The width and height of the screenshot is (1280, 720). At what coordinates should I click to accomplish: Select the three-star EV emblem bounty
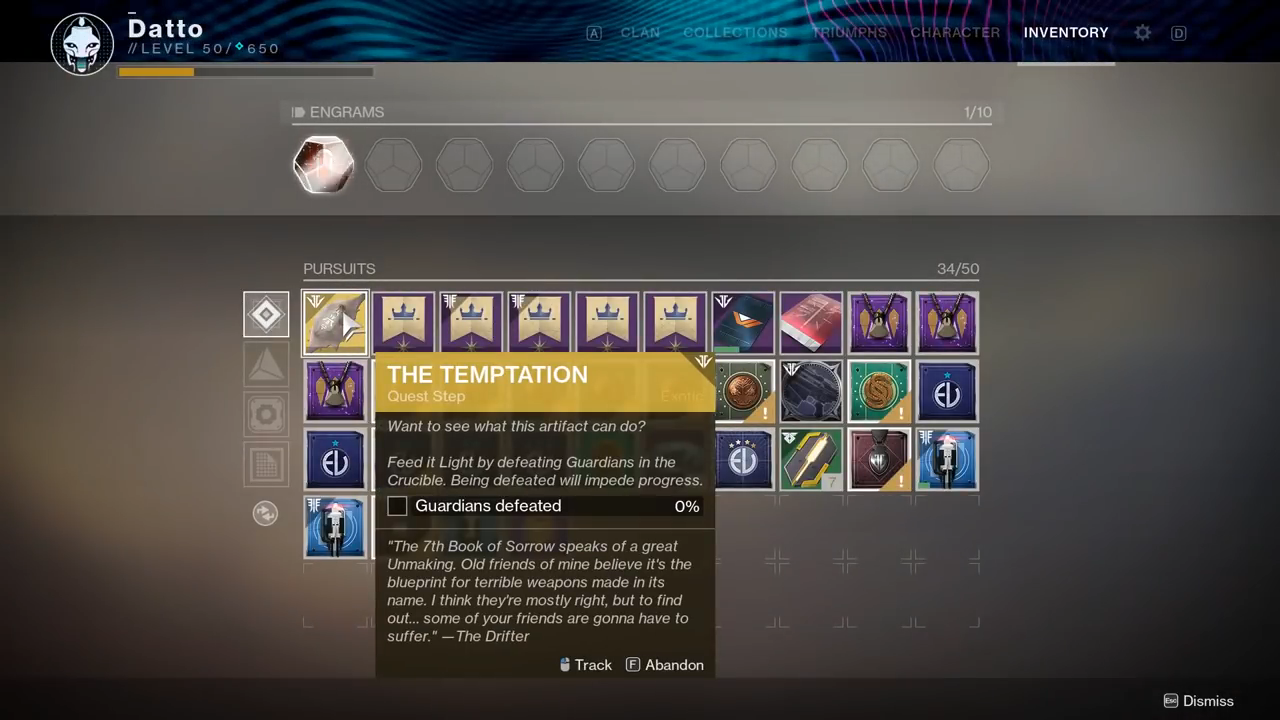click(x=745, y=459)
